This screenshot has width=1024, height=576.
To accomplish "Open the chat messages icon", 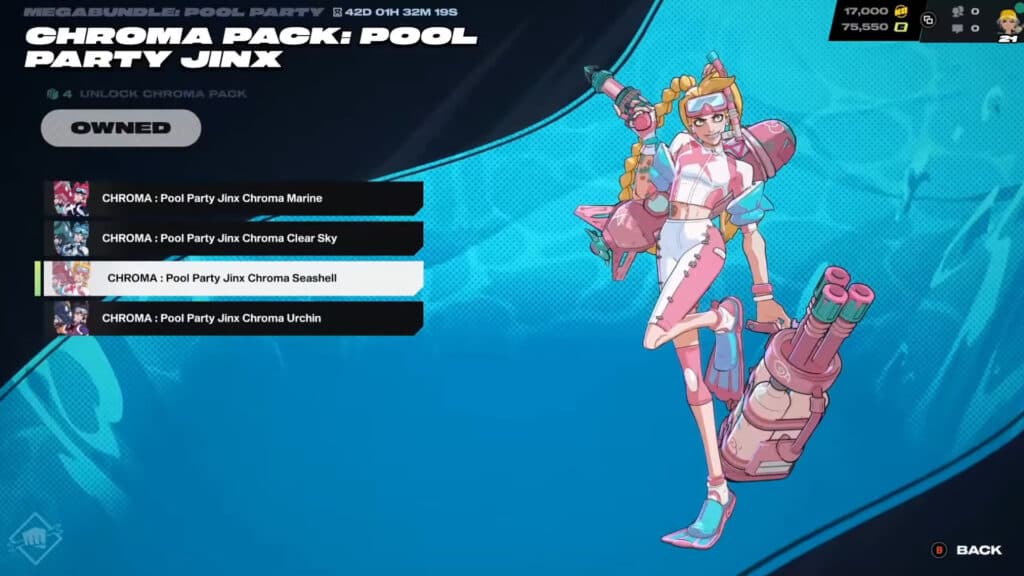I will [x=959, y=28].
